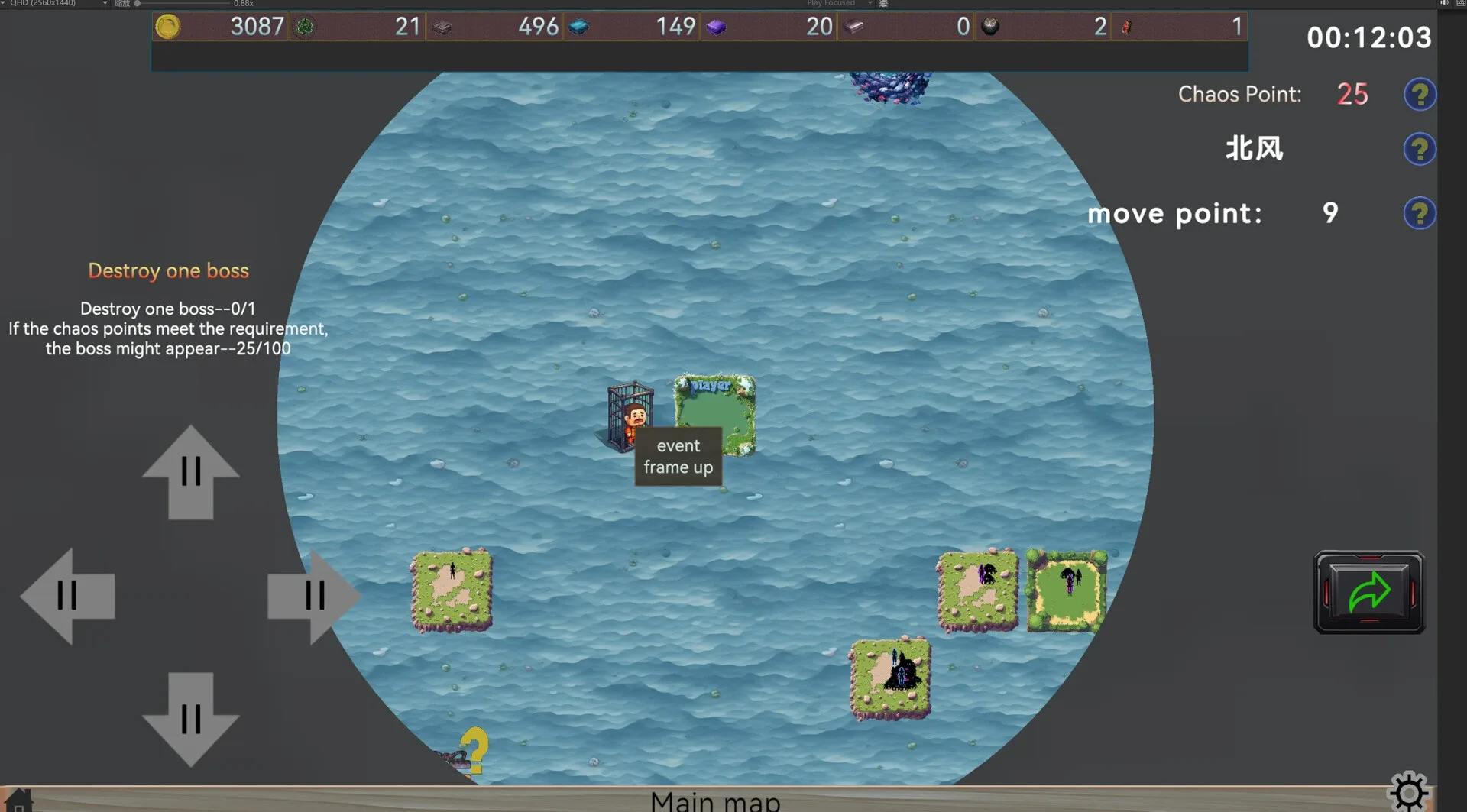The height and width of the screenshot is (812, 1467).
Task: Click the green emblem resource icon
Action: (x=306, y=26)
